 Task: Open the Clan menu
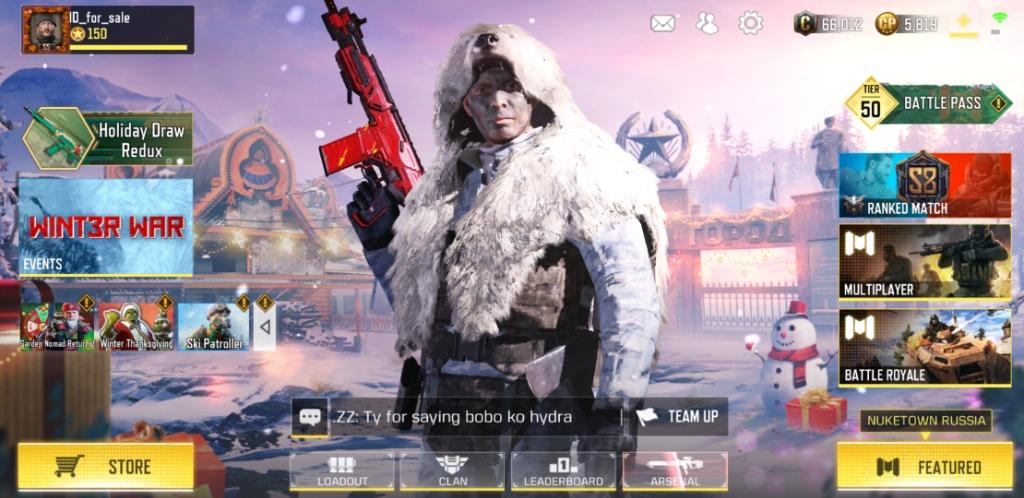pos(452,471)
